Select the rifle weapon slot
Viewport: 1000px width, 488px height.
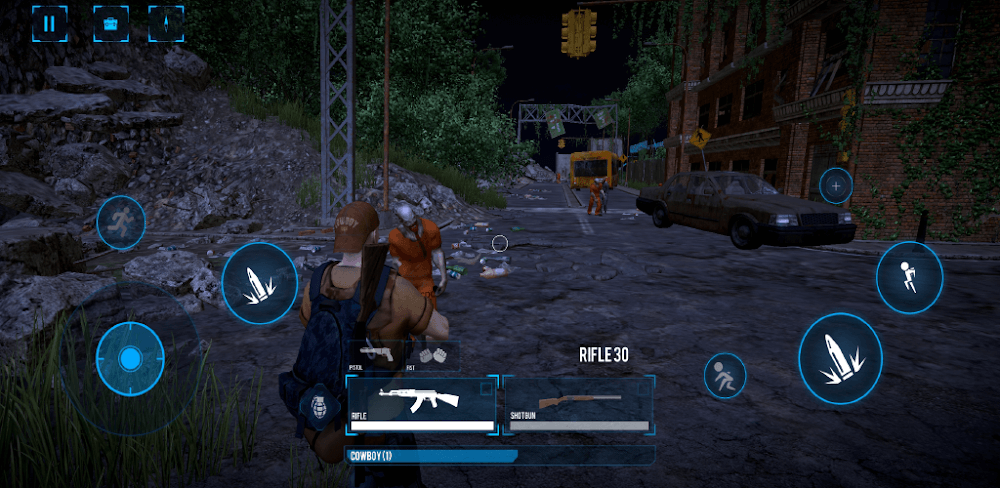tap(421, 405)
